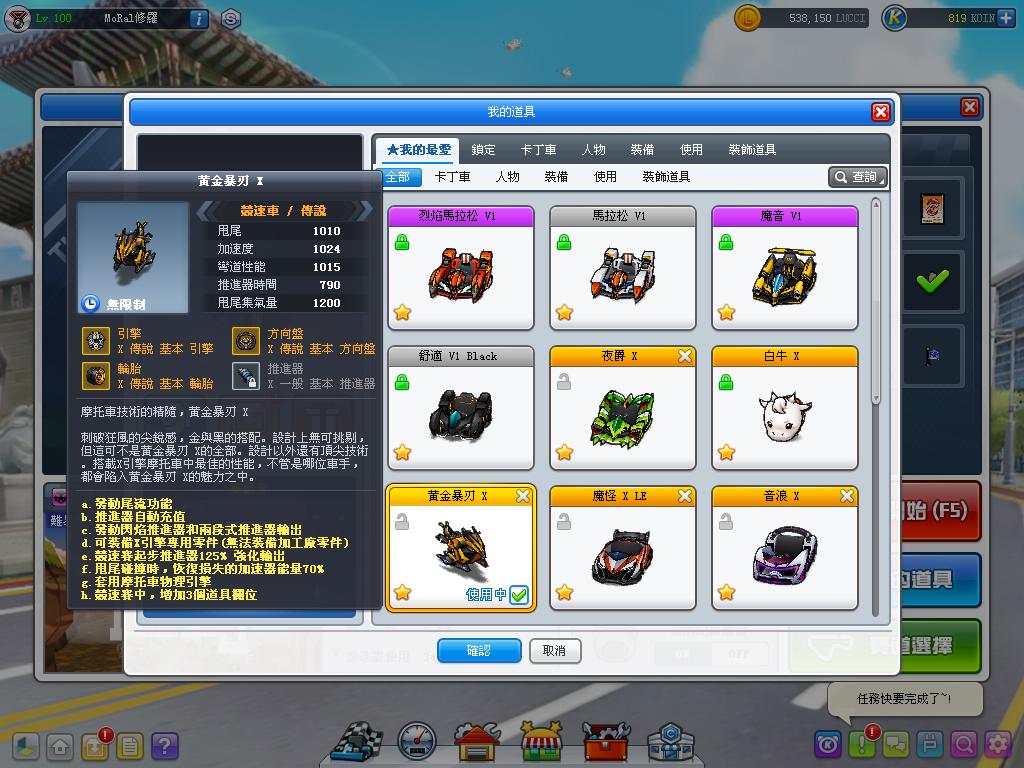This screenshot has height=768, width=1024.
Task: Pick the 魔音 V1 kart card
Action: tap(785, 268)
